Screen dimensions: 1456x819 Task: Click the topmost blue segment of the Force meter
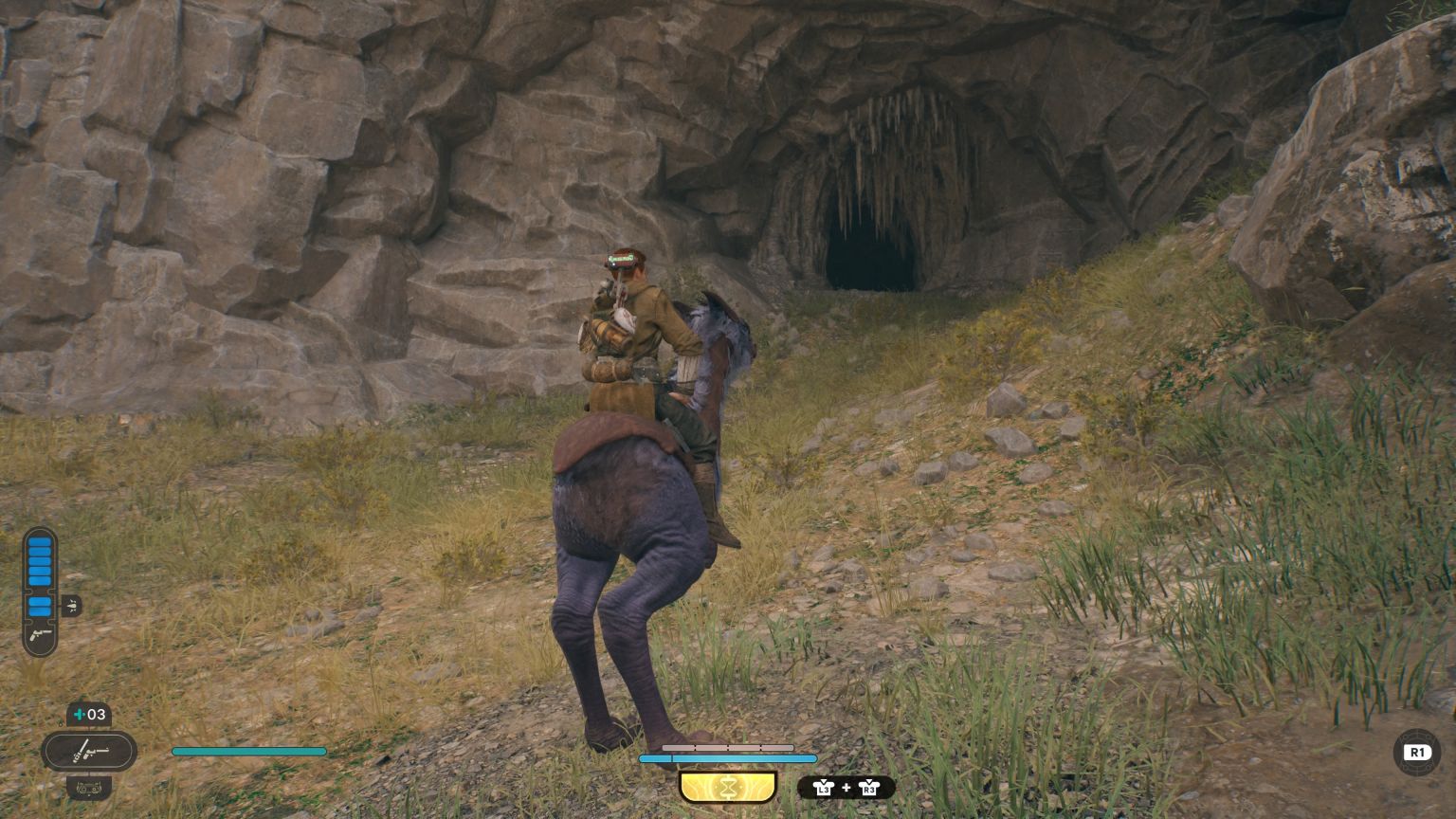point(40,541)
